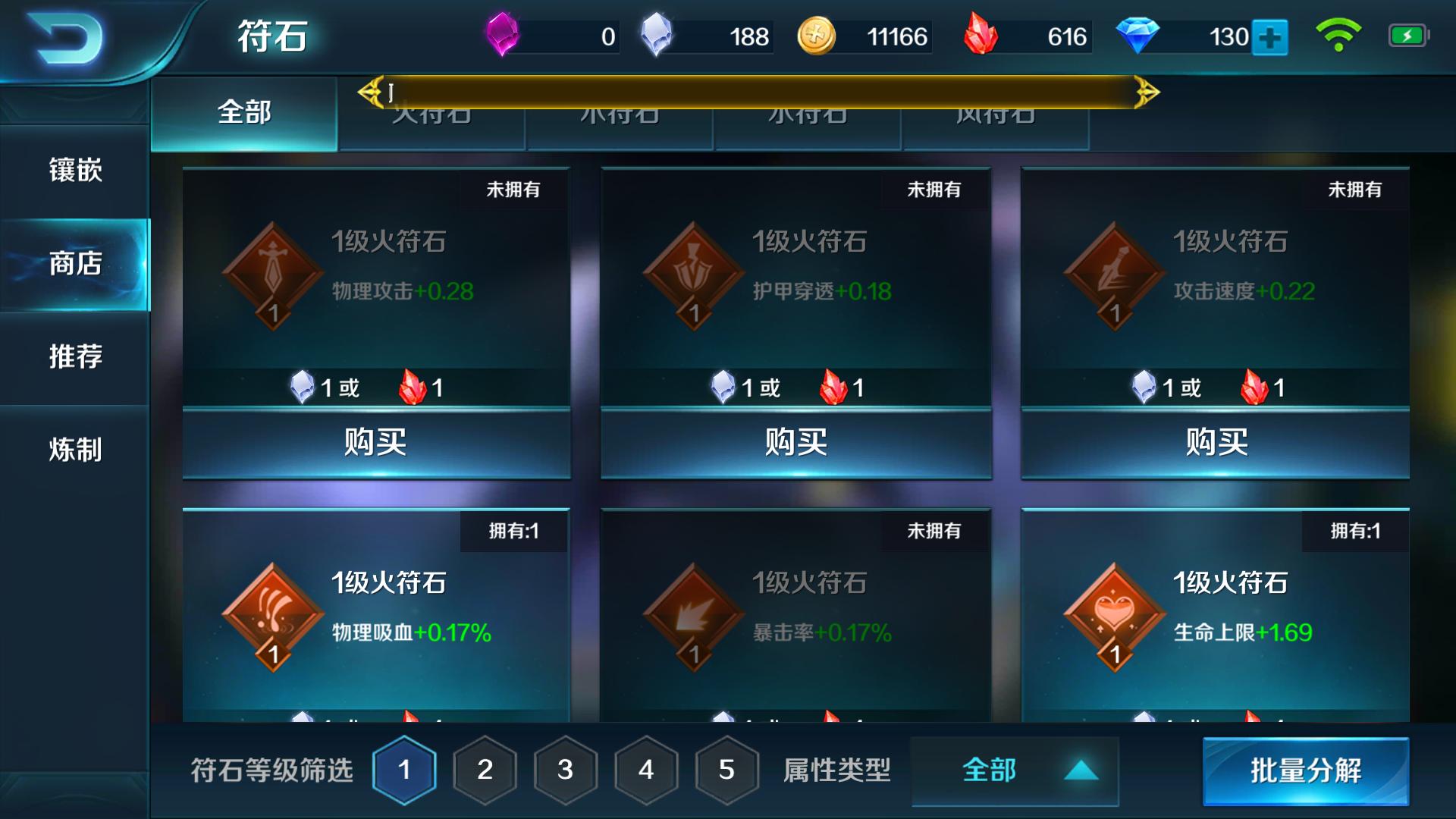Click the red rune shard currency icon
Image resolution: width=1456 pixels, height=819 pixels.
[981, 33]
